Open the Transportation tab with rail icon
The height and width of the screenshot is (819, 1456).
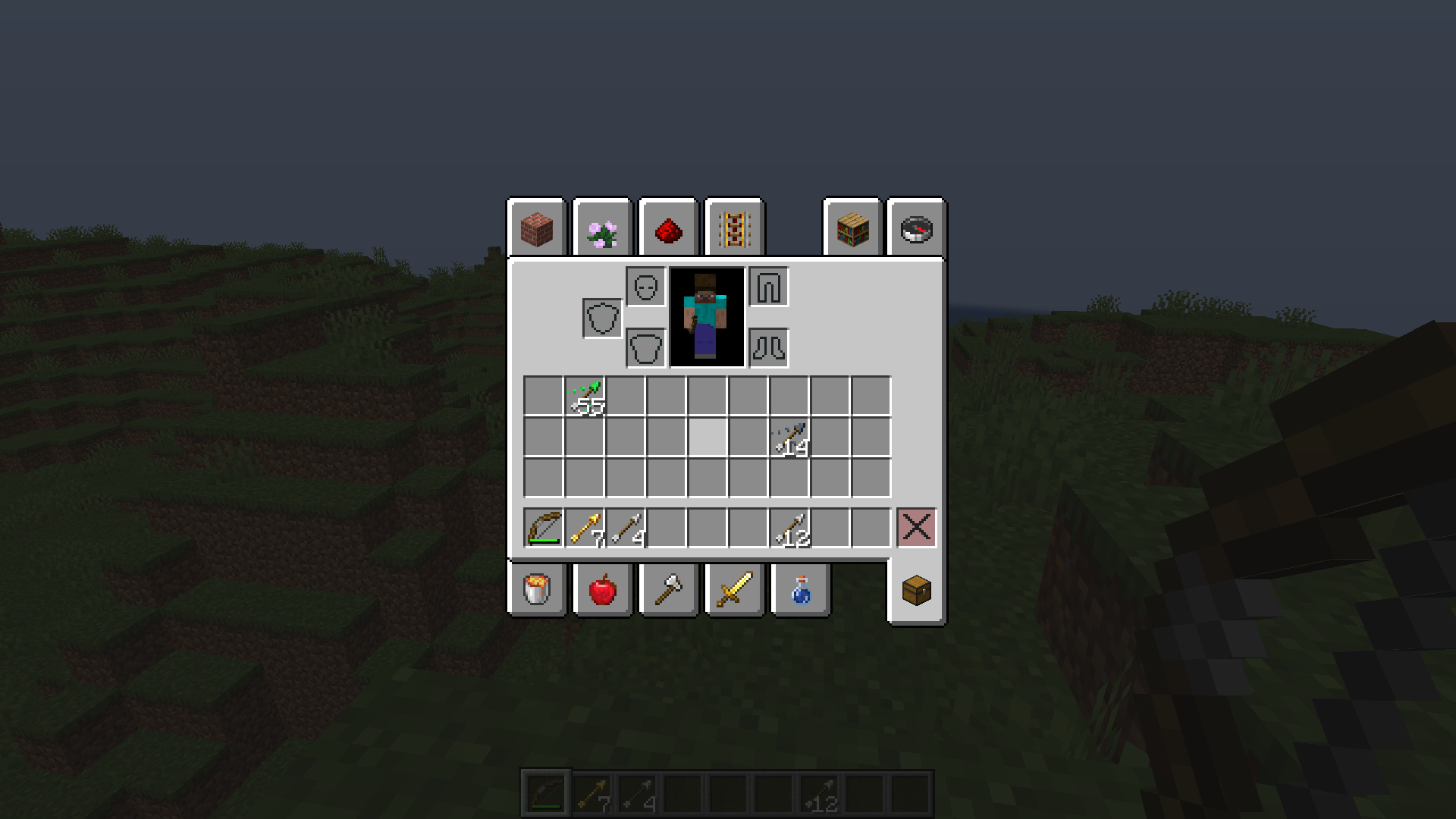tap(733, 230)
